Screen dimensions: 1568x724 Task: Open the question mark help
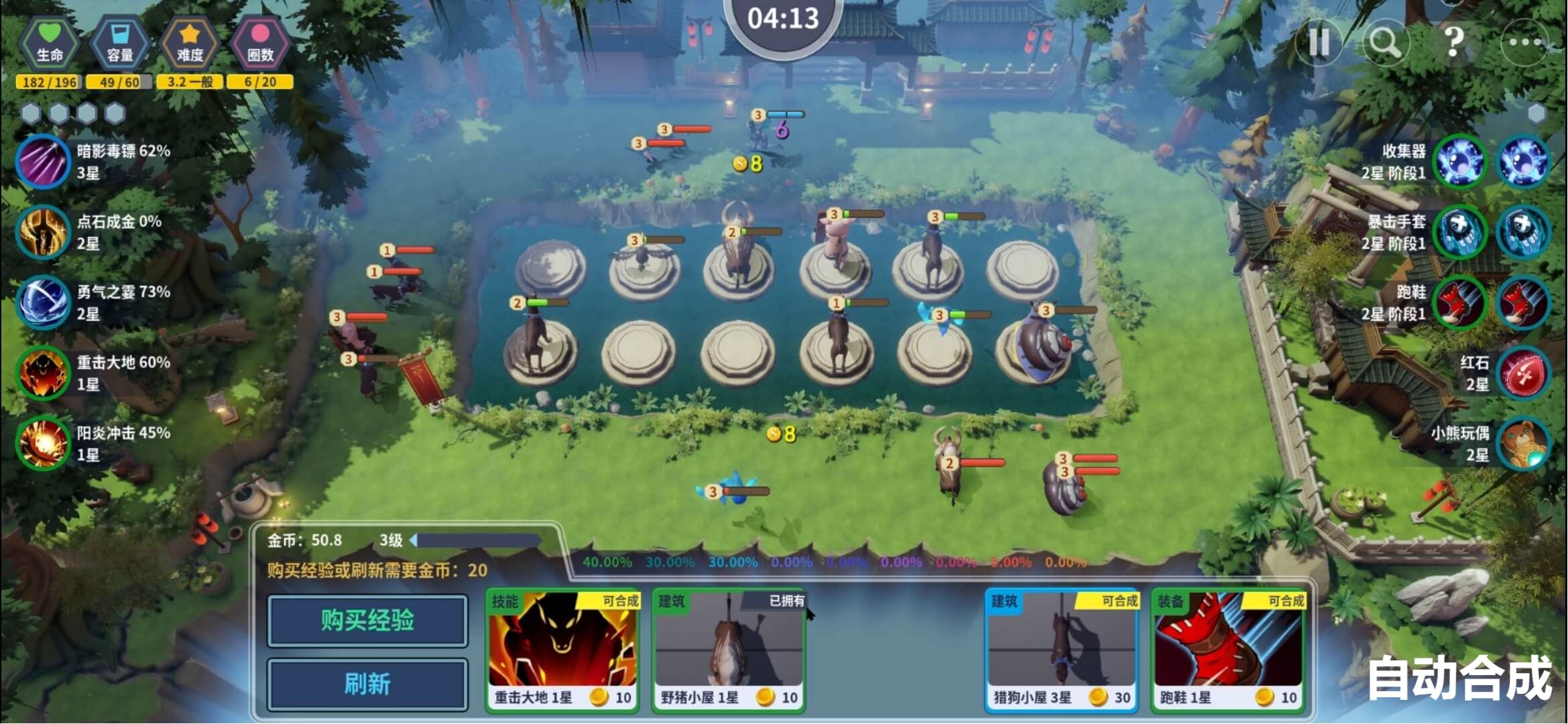[x=1453, y=42]
